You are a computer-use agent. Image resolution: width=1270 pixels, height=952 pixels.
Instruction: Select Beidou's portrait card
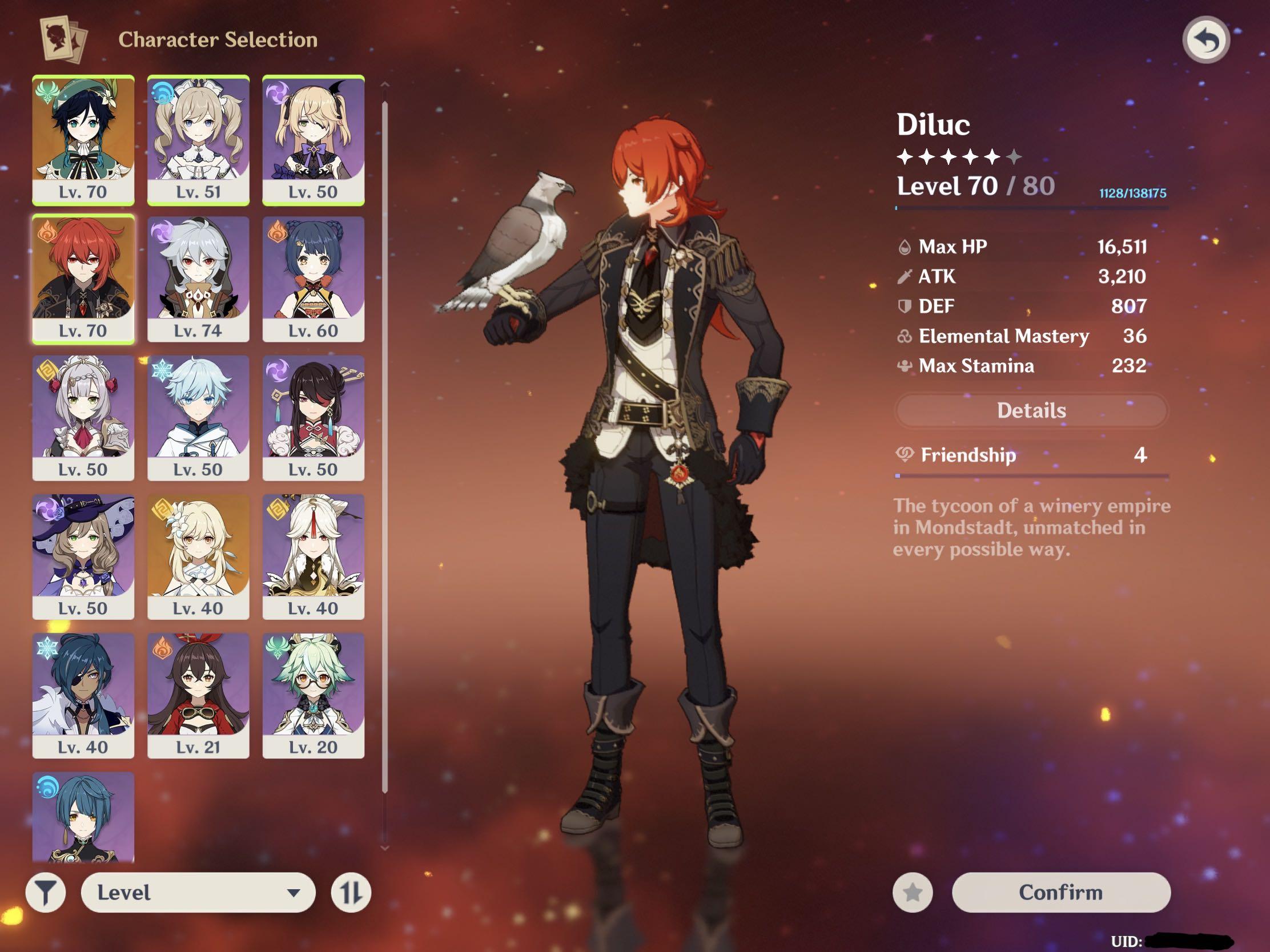(x=313, y=417)
